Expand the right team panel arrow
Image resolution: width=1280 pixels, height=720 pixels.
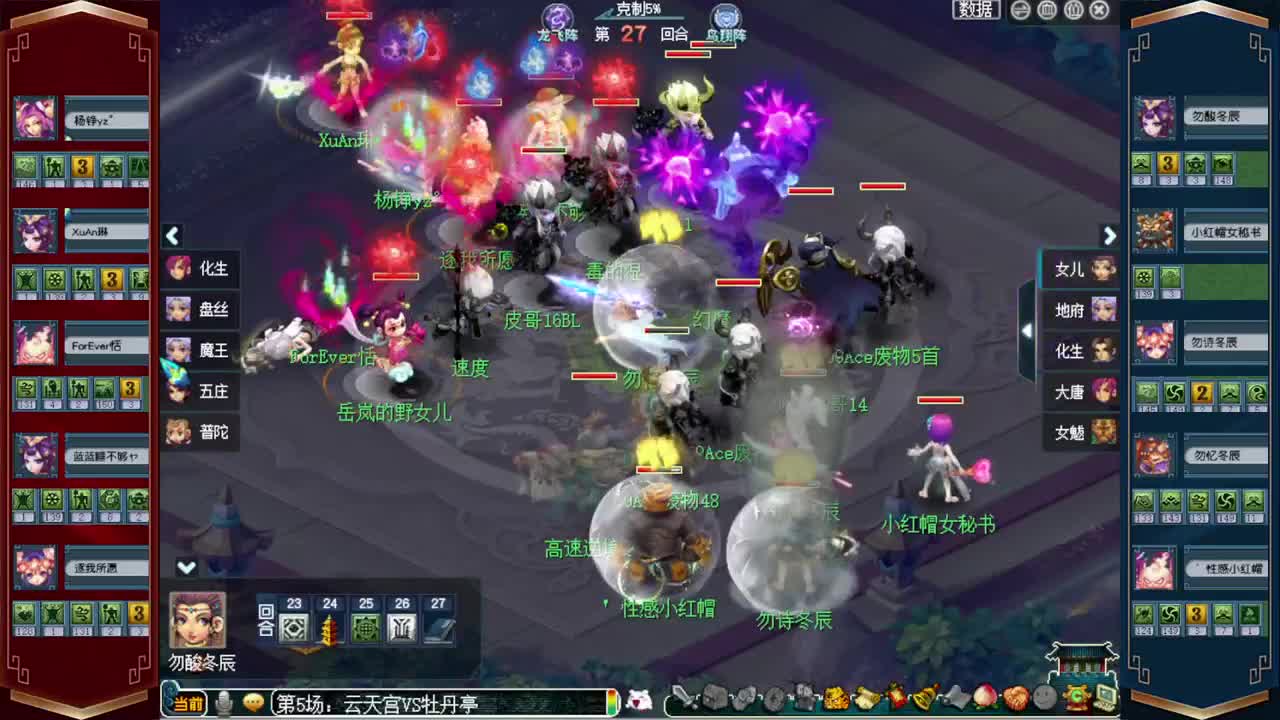[1109, 236]
